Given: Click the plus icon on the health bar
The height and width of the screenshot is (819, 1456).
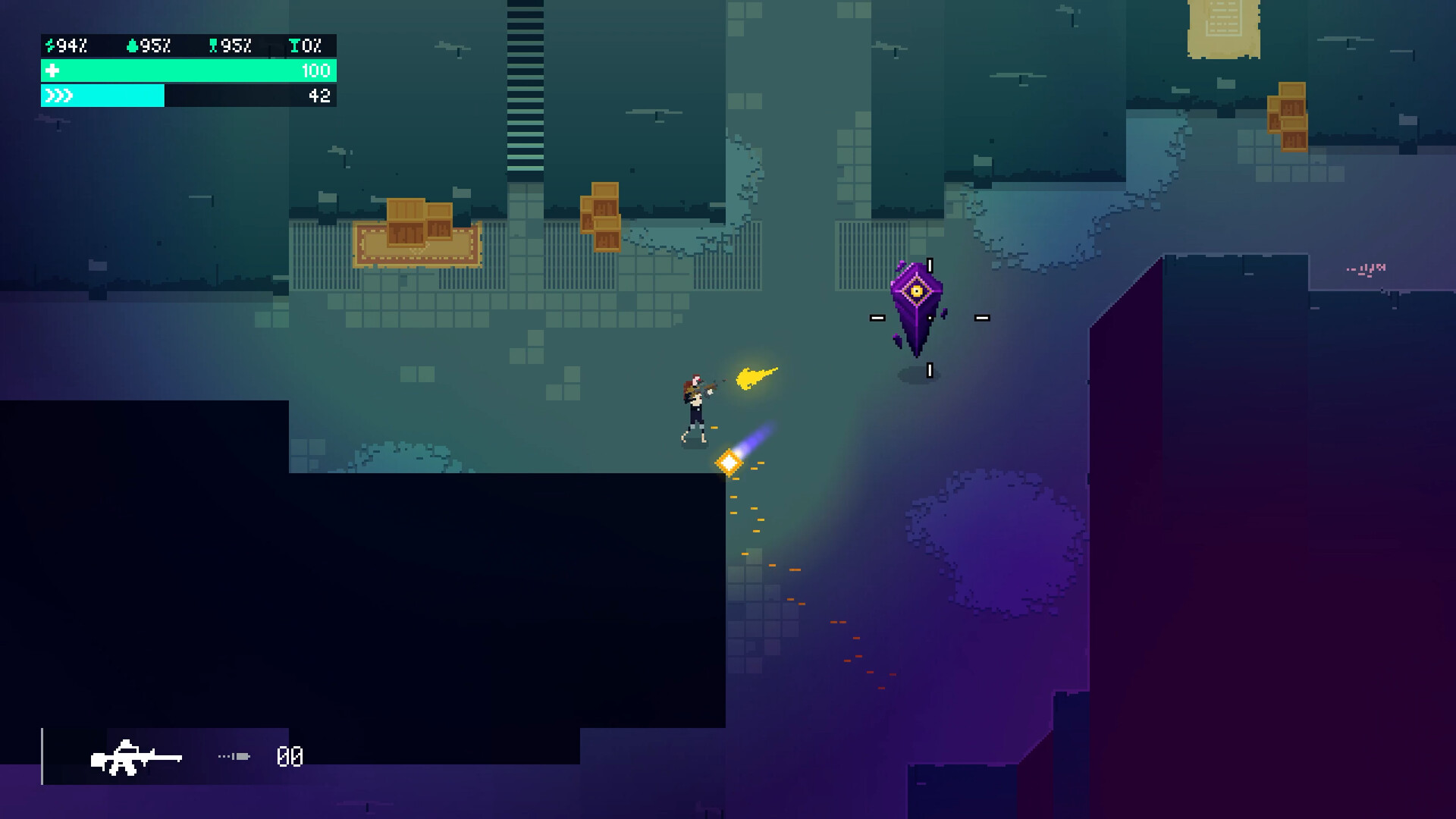Looking at the screenshot, I should tap(51, 70).
